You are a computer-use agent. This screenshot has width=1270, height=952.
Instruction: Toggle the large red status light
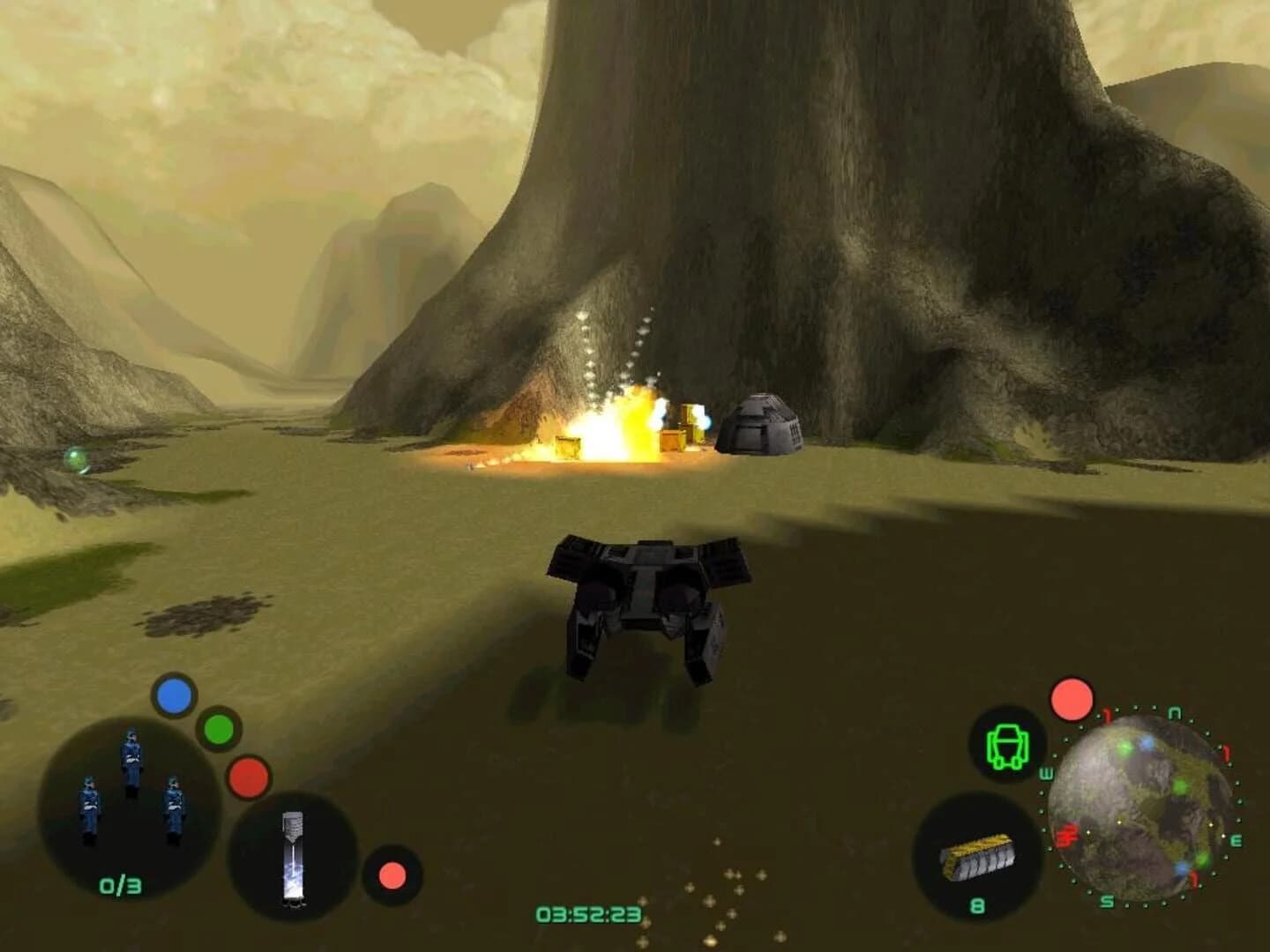(x=247, y=777)
